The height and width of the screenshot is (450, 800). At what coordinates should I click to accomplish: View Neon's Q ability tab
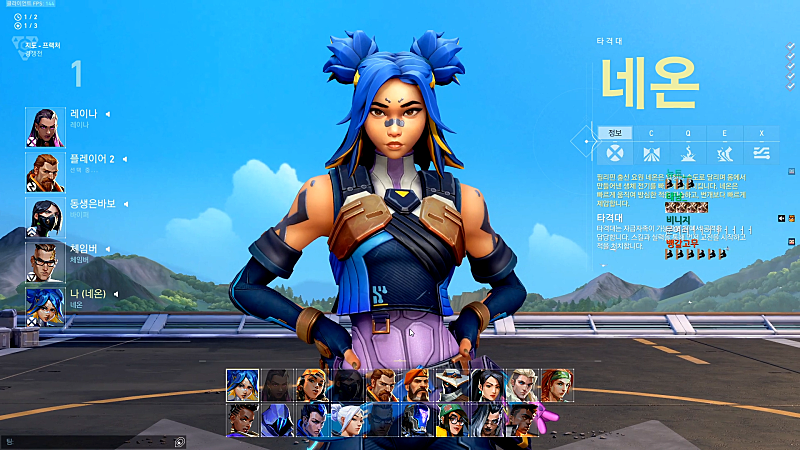pyautogui.click(x=688, y=133)
